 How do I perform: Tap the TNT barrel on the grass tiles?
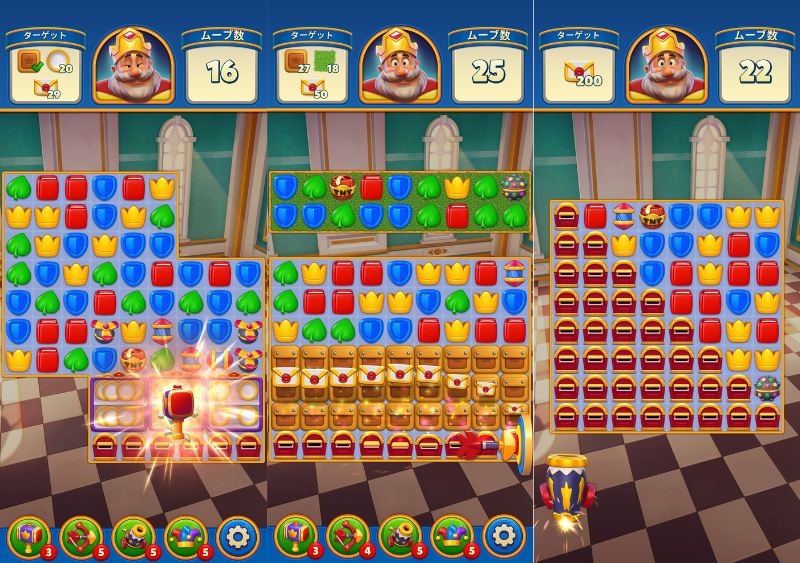point(343,188)
